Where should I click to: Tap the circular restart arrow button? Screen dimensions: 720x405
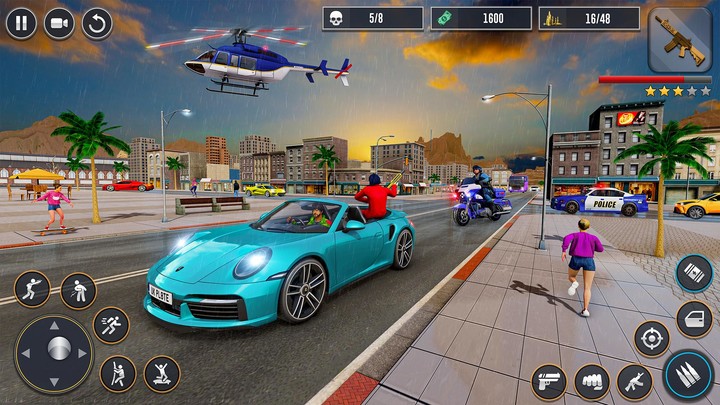(97, 22)
